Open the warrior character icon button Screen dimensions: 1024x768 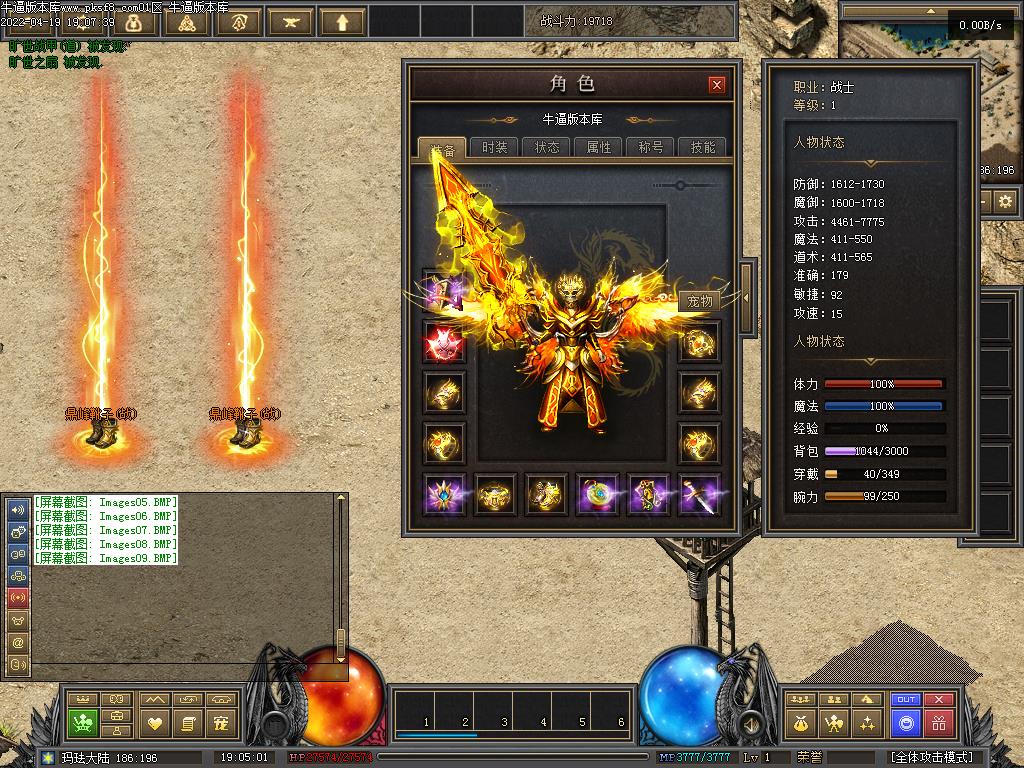pyautogui.click(x=833, y=722)
